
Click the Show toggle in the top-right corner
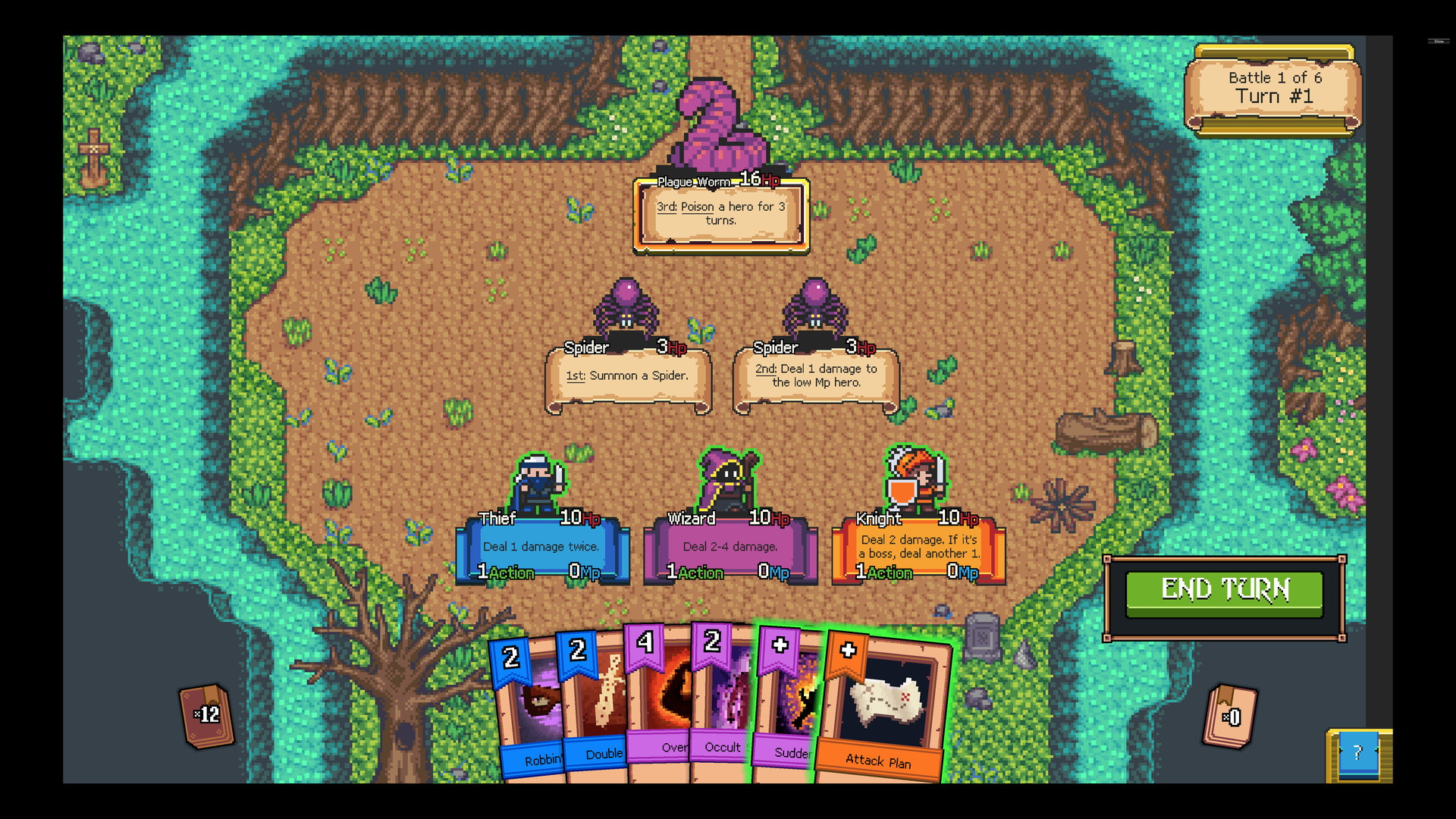[1439, 43]
